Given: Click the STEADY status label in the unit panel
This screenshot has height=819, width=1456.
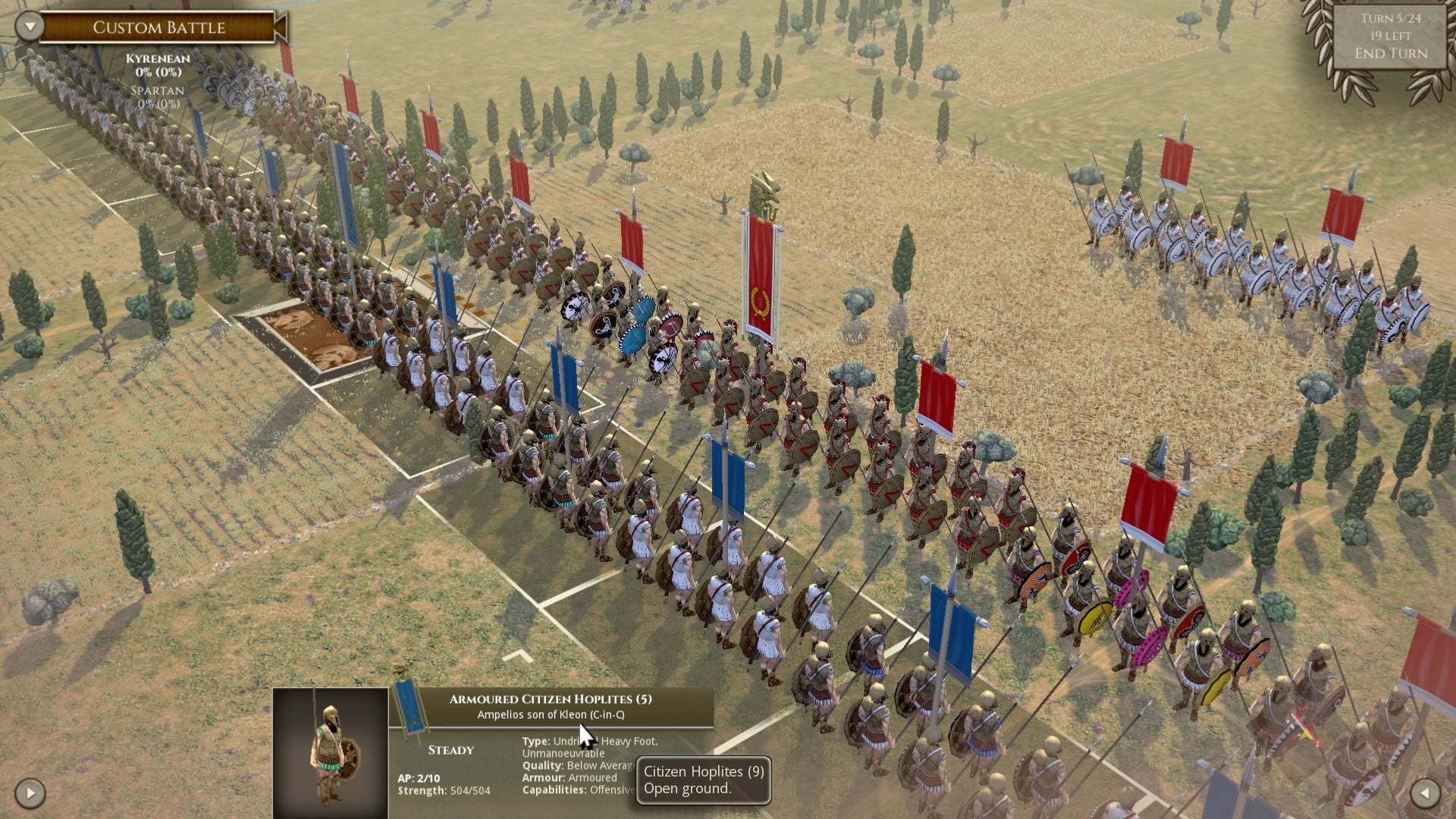Looking at the screenshot, I should 449,750.
